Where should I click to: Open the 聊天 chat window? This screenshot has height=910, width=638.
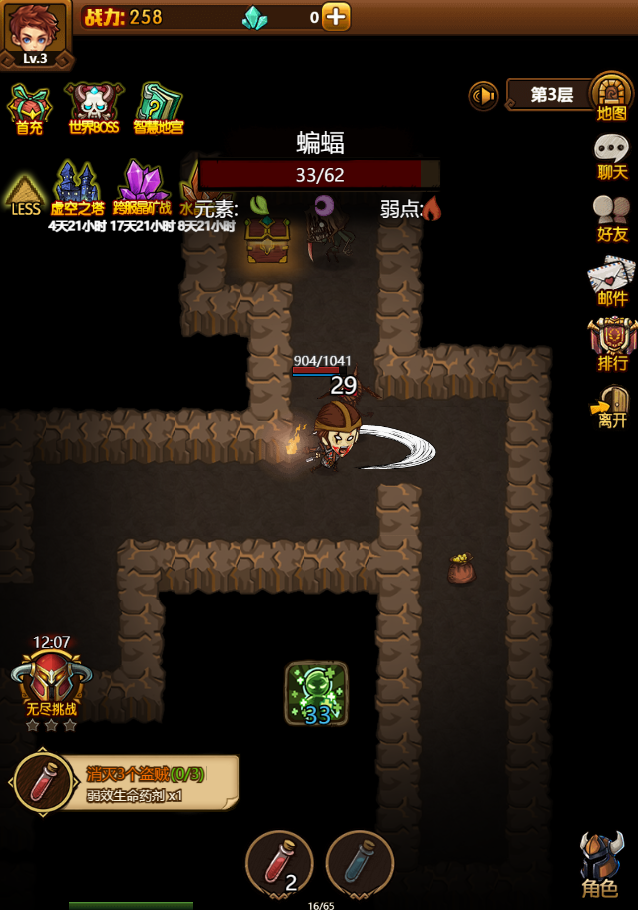[611, 156]
